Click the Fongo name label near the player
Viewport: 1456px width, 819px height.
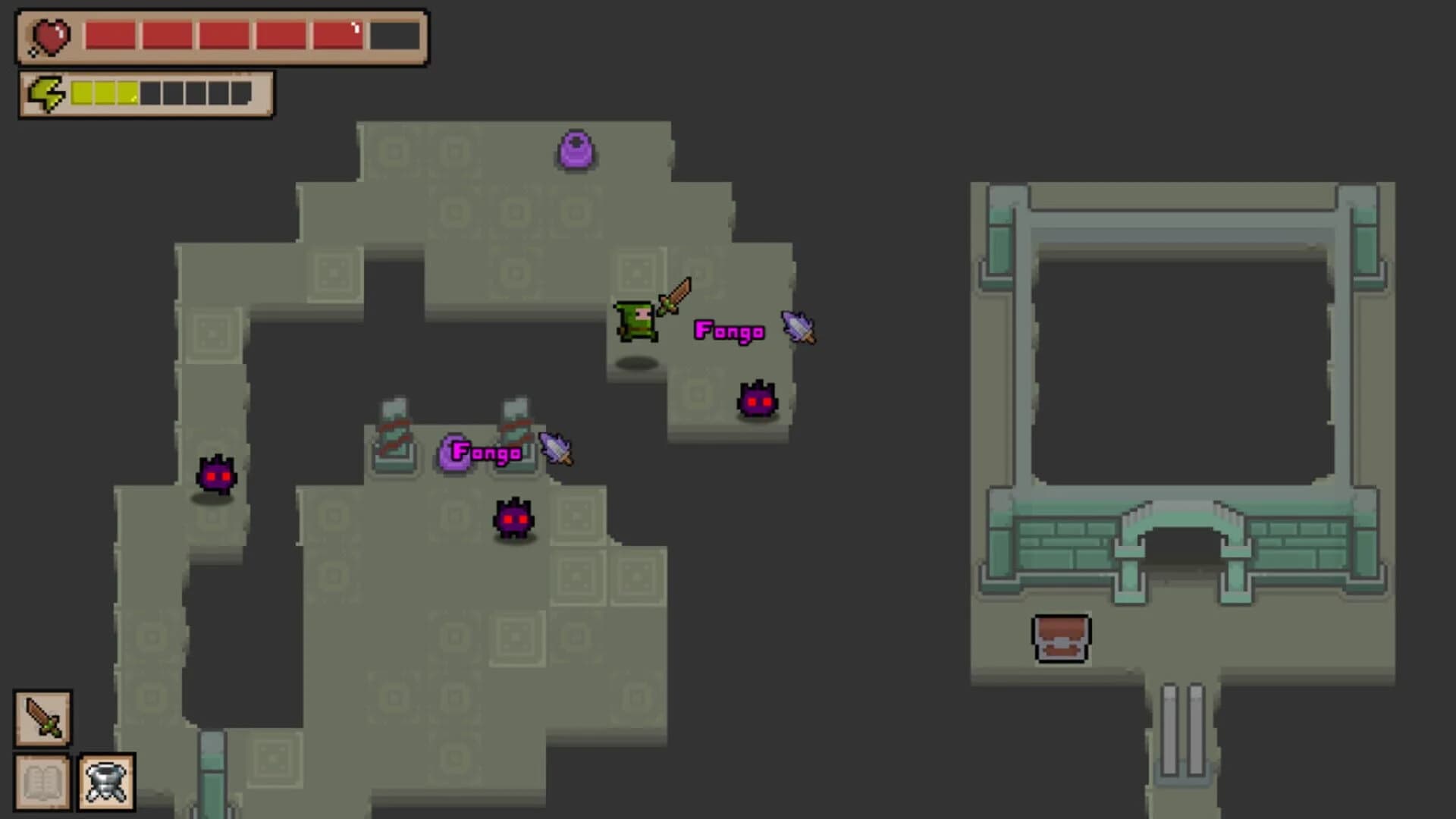coord(730,331)
